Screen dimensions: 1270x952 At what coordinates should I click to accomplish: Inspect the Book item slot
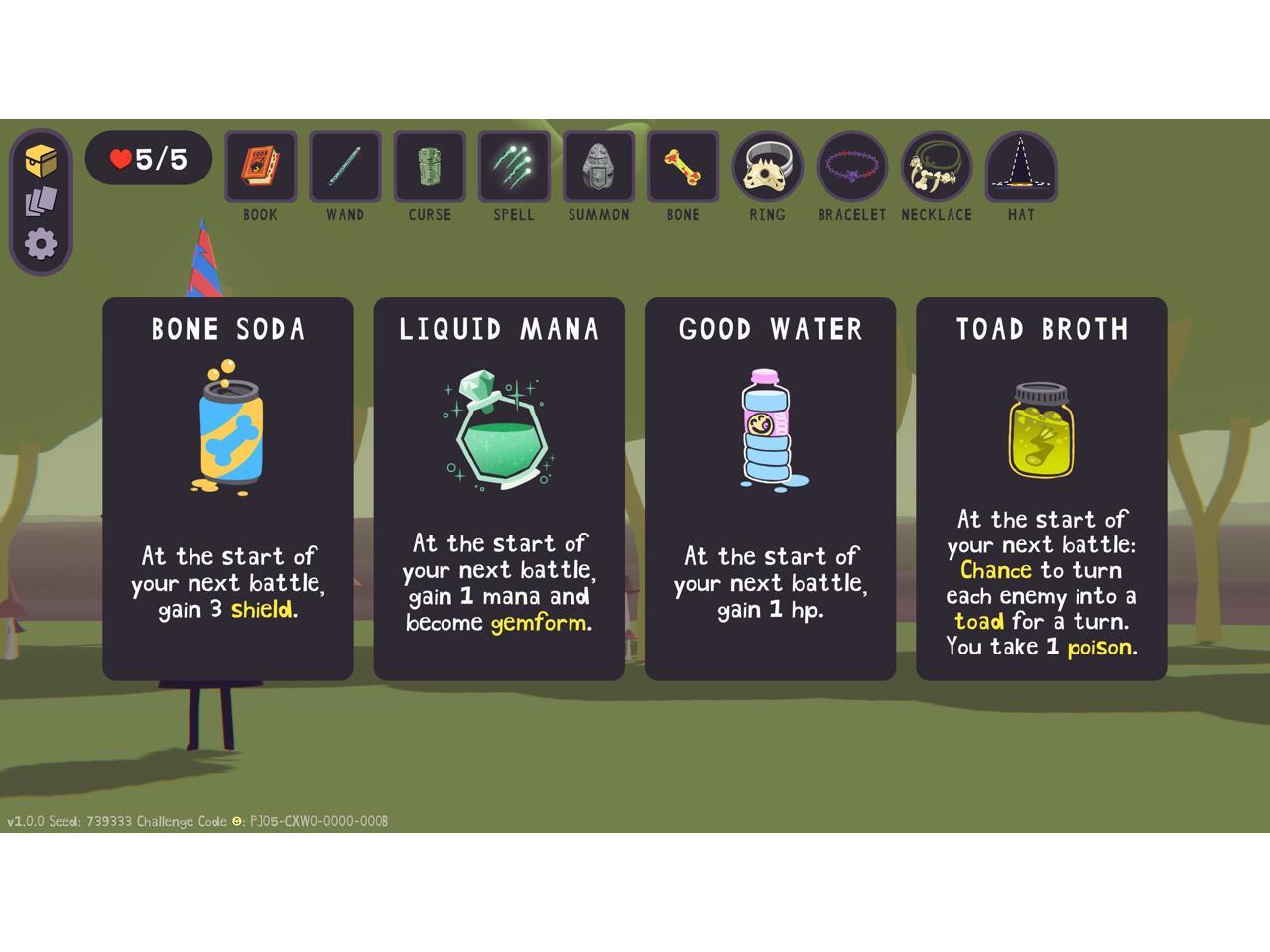pos(260,166)
